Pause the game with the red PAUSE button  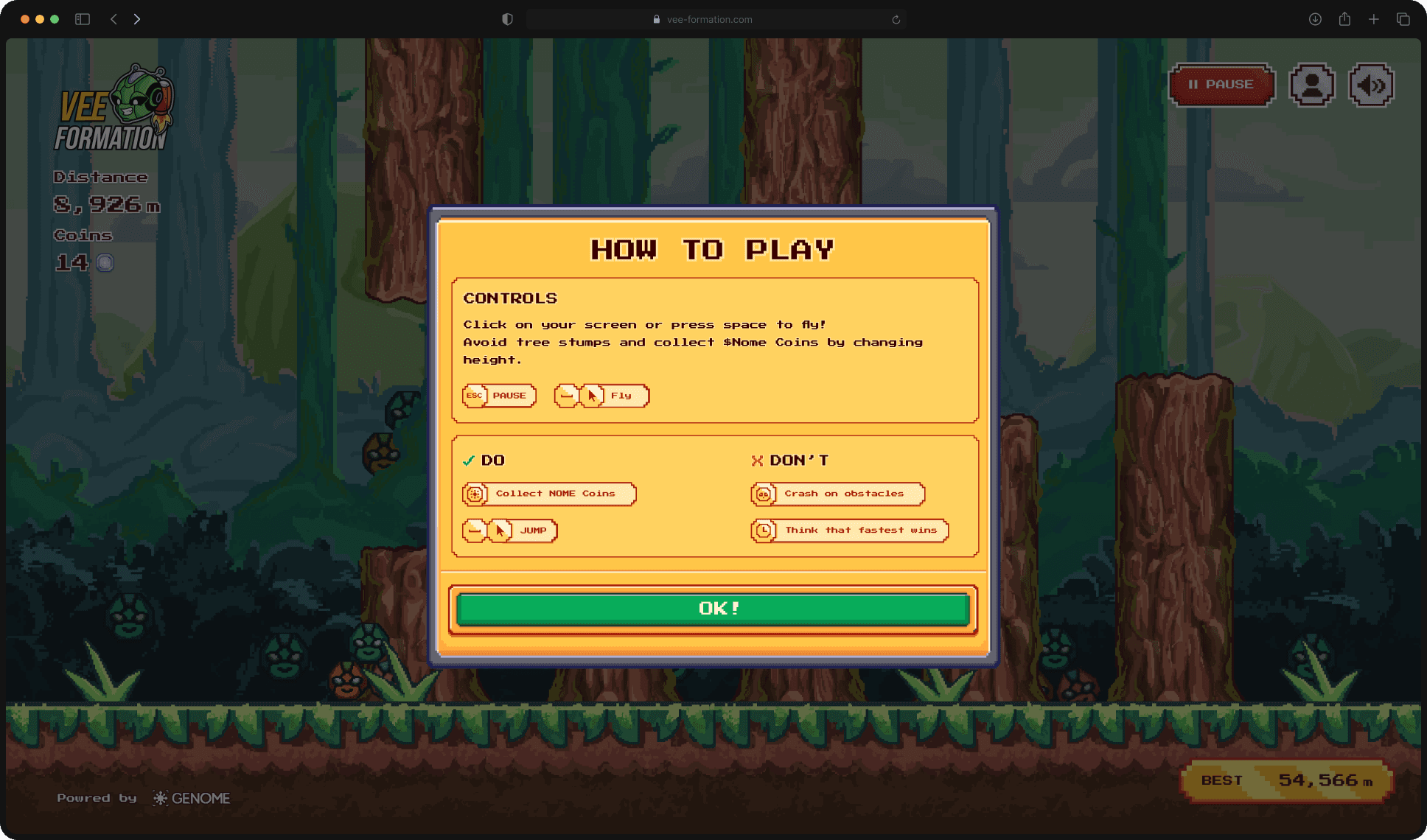pyautogui.click(x=1221, y=85)
